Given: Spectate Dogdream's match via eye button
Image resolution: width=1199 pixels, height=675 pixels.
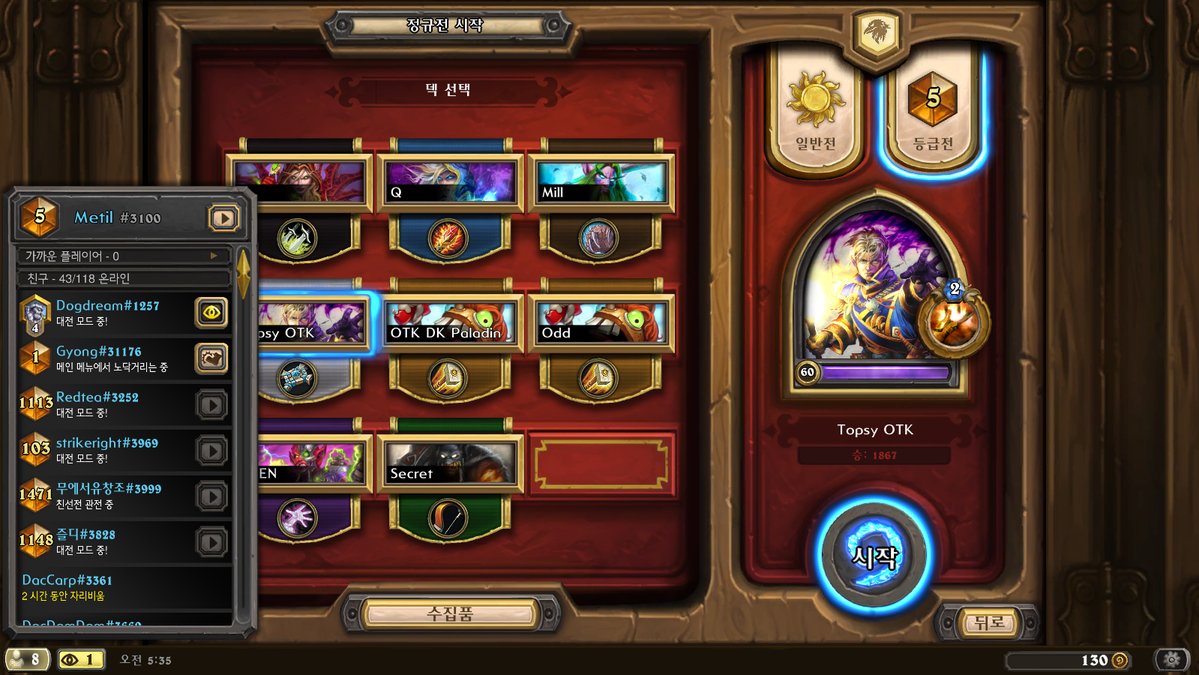Looking at the screenshot, I should 211,312.
